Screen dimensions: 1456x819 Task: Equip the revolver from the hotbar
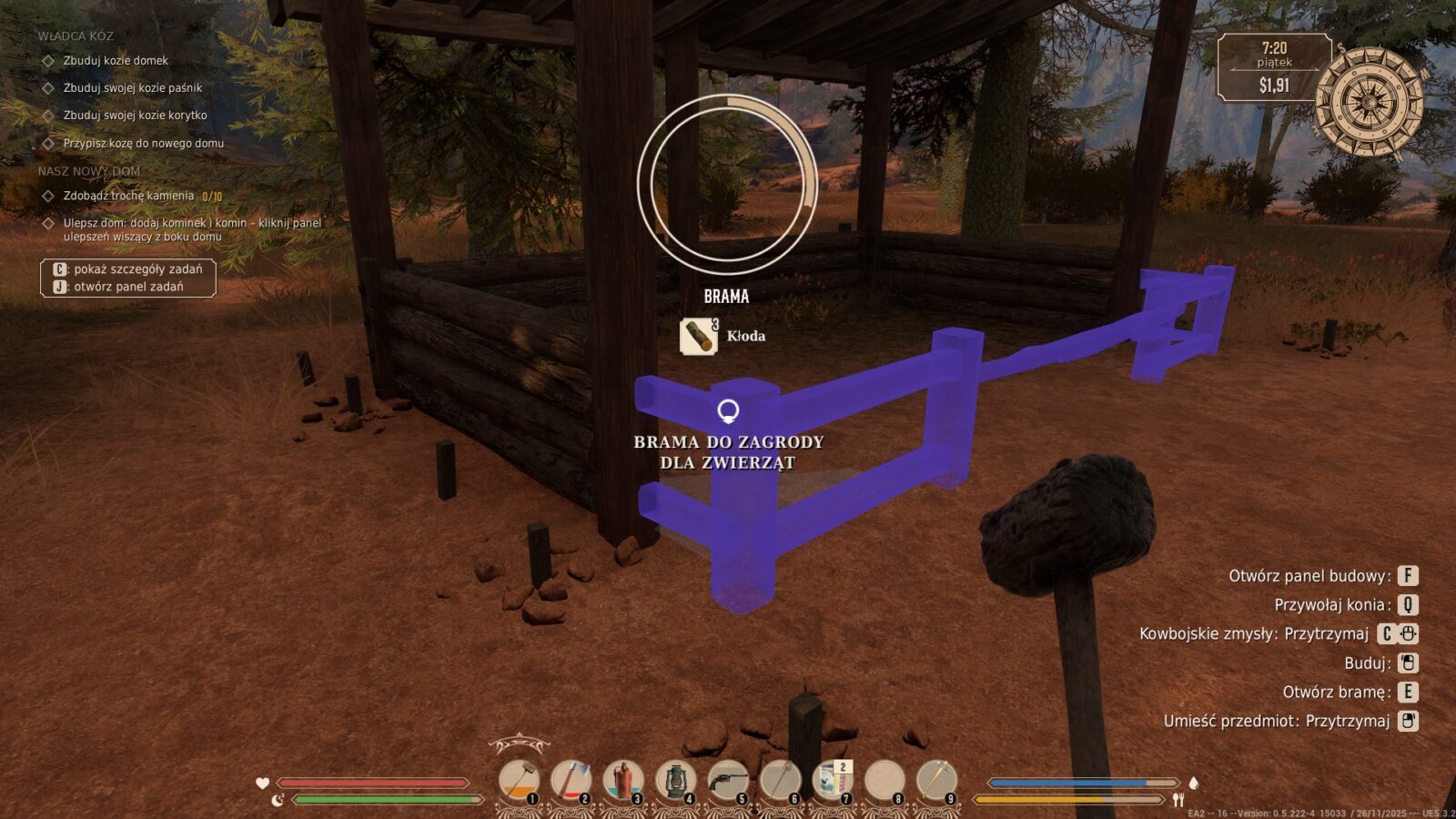point(728,781)
